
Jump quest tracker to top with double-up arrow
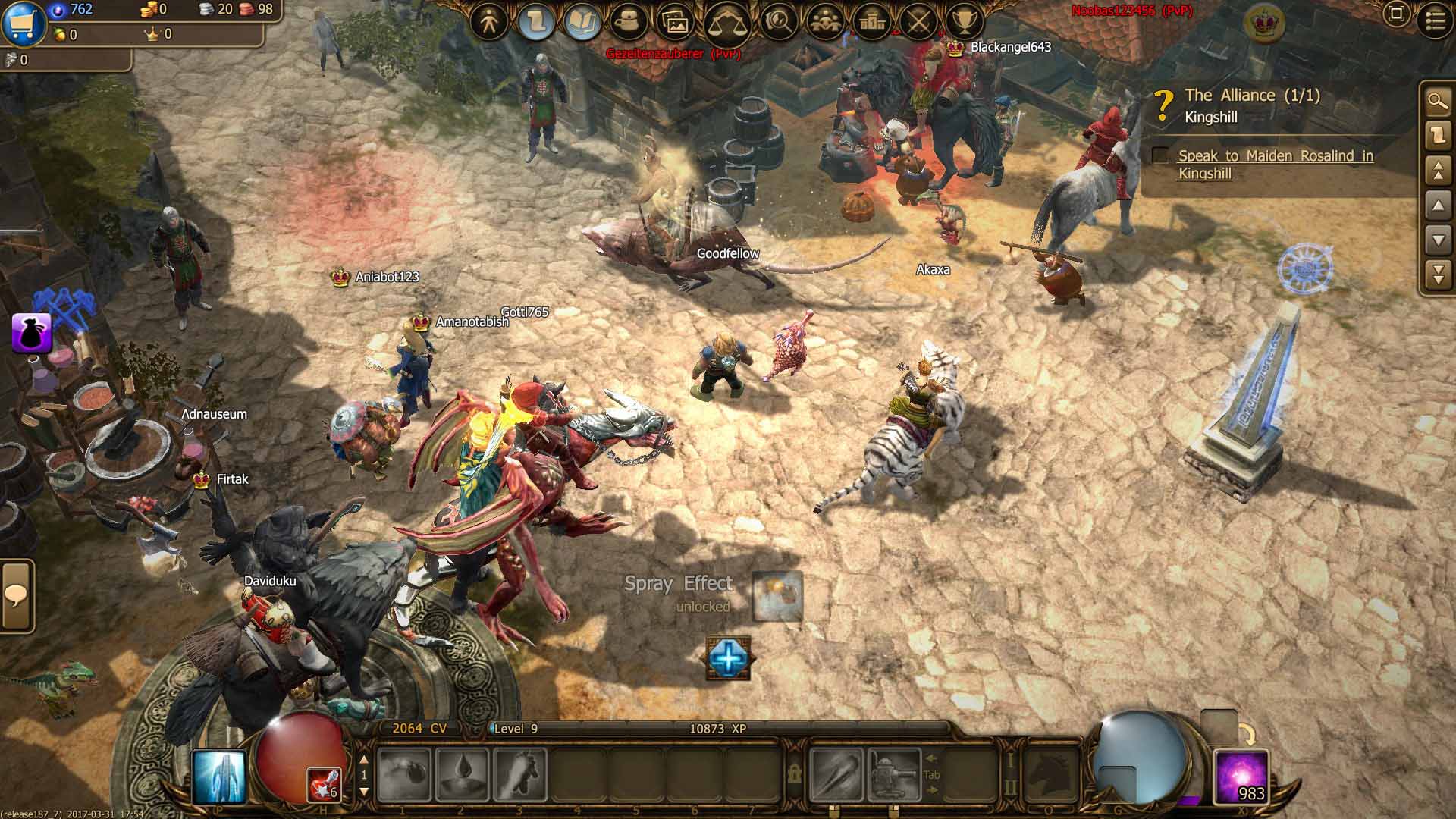(1438, 170)
